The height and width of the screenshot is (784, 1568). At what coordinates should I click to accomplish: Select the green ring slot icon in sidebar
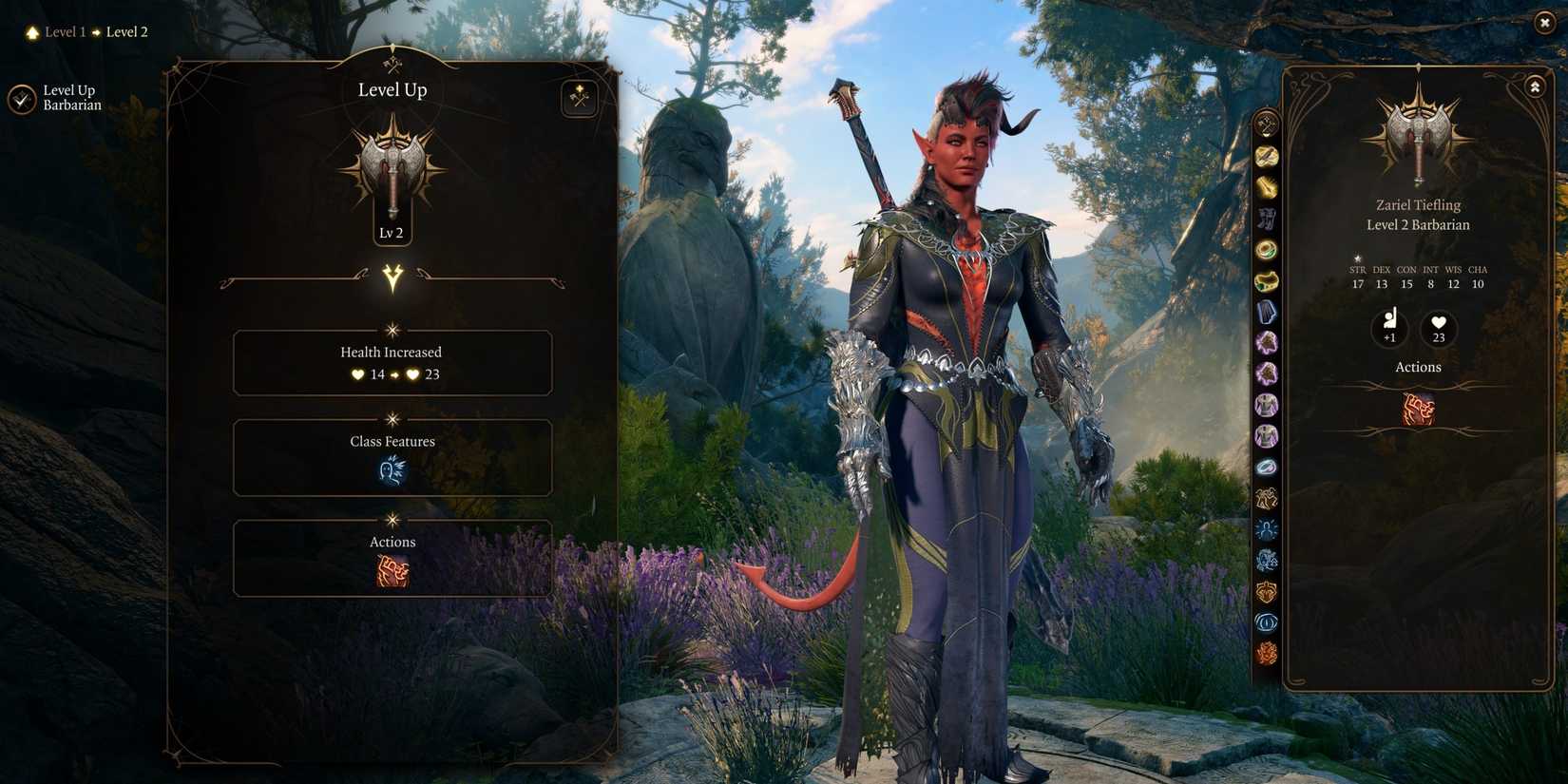(1267, 248)
